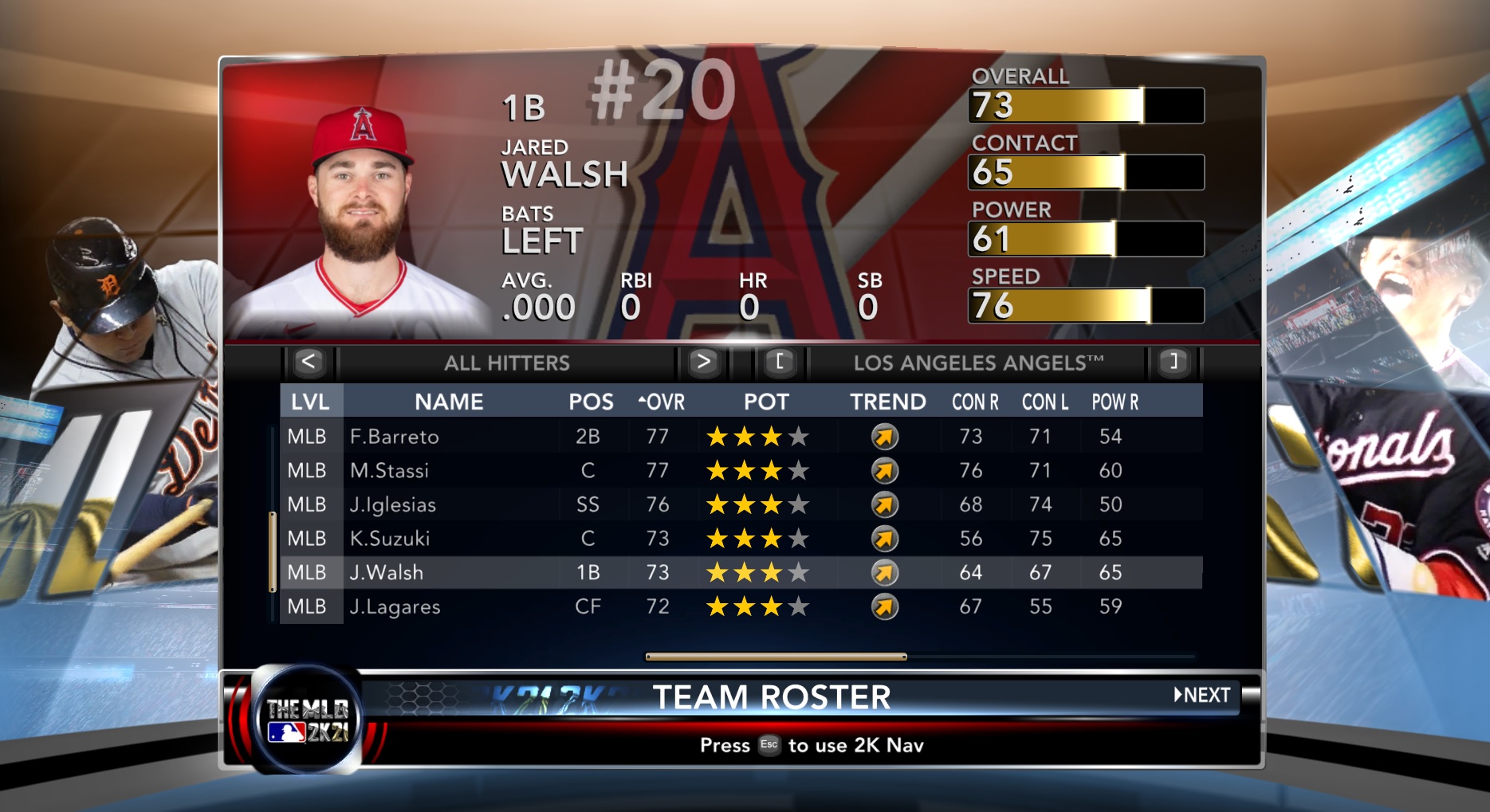Pick K.Suzuki in the roster table
This screenshot has height=812, width=1490.
[x=389, y=539]
